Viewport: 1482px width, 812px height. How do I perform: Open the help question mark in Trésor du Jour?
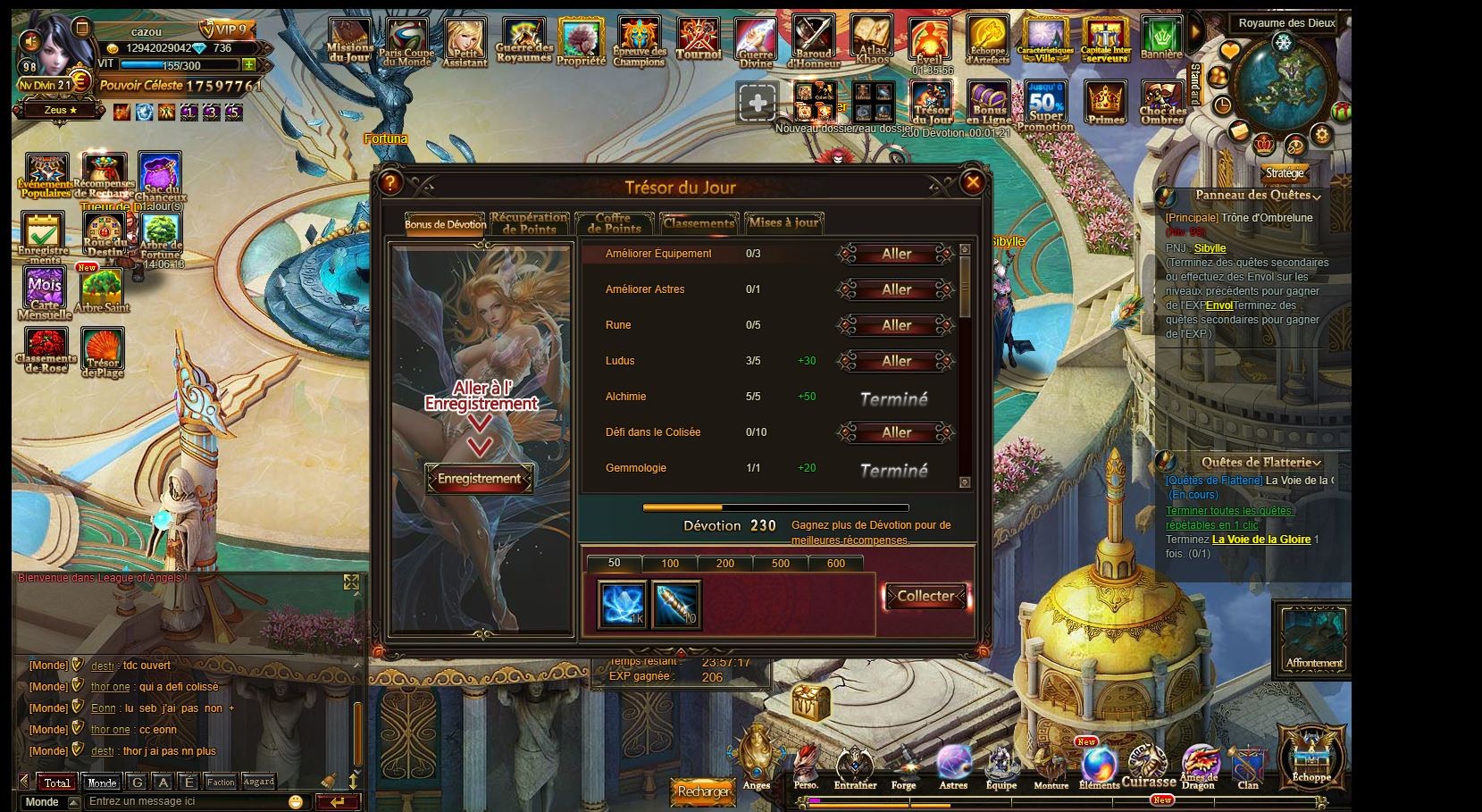(389, 183)
